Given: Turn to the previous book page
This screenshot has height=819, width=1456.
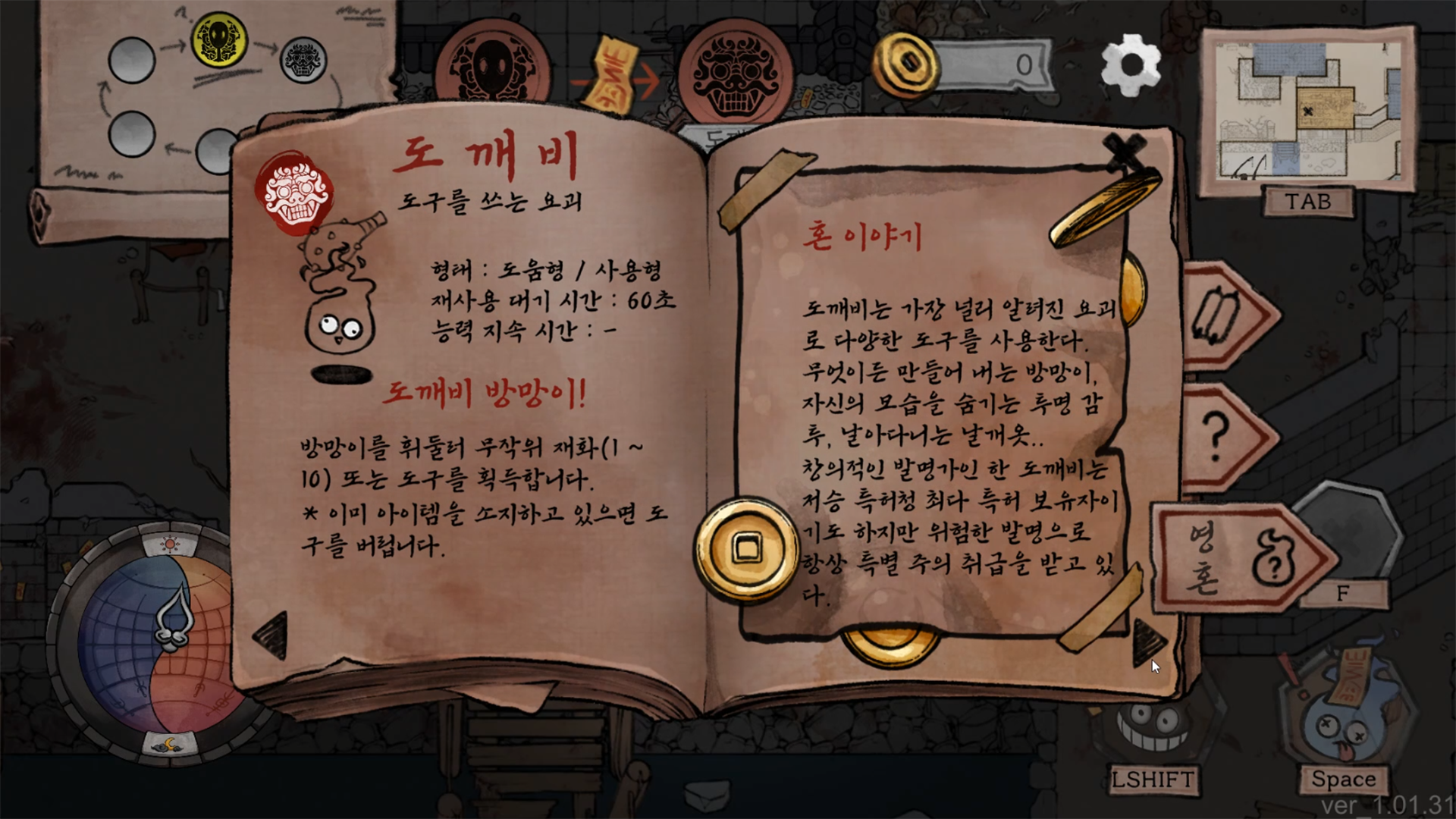Looking at the screenshot, I should click(271, 635).
